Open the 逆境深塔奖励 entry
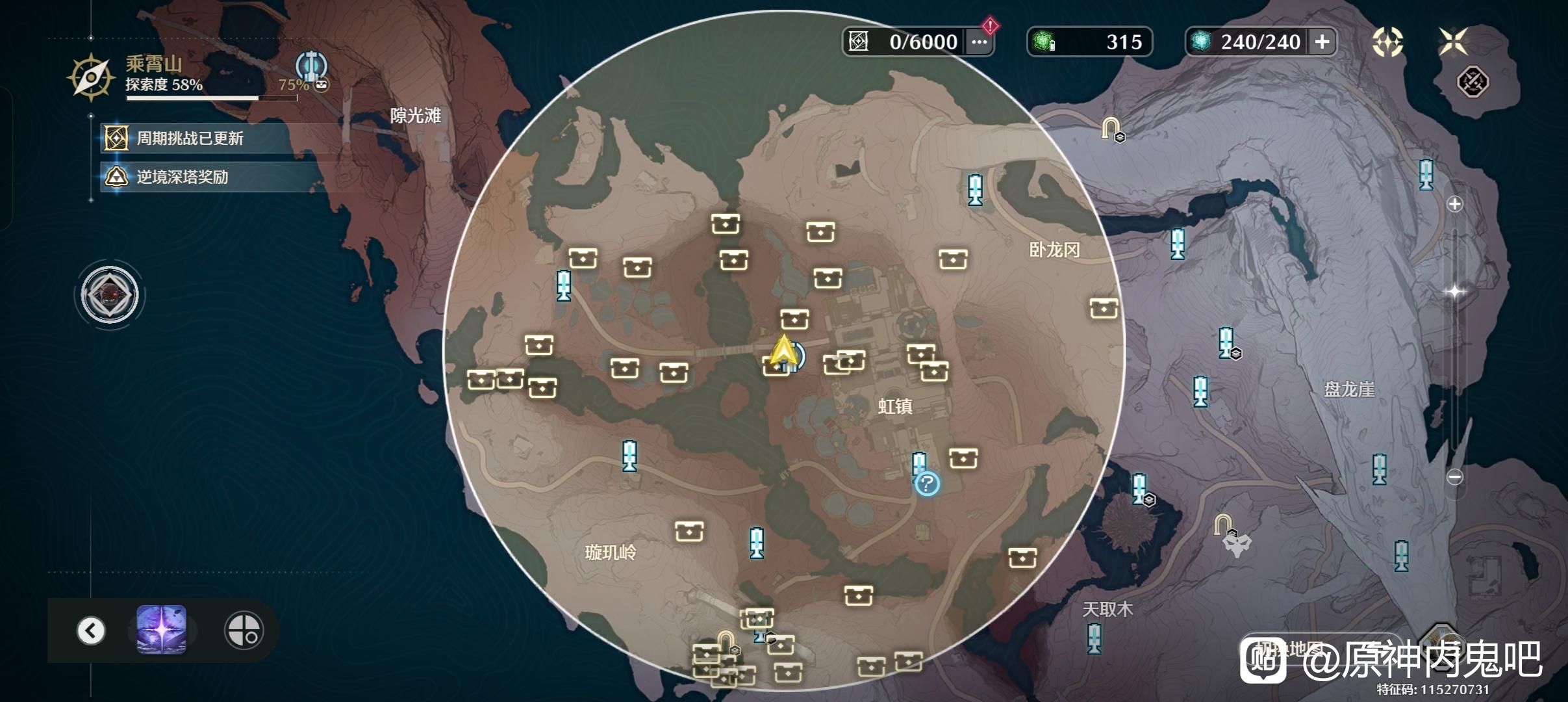 [x=182, y=177]
